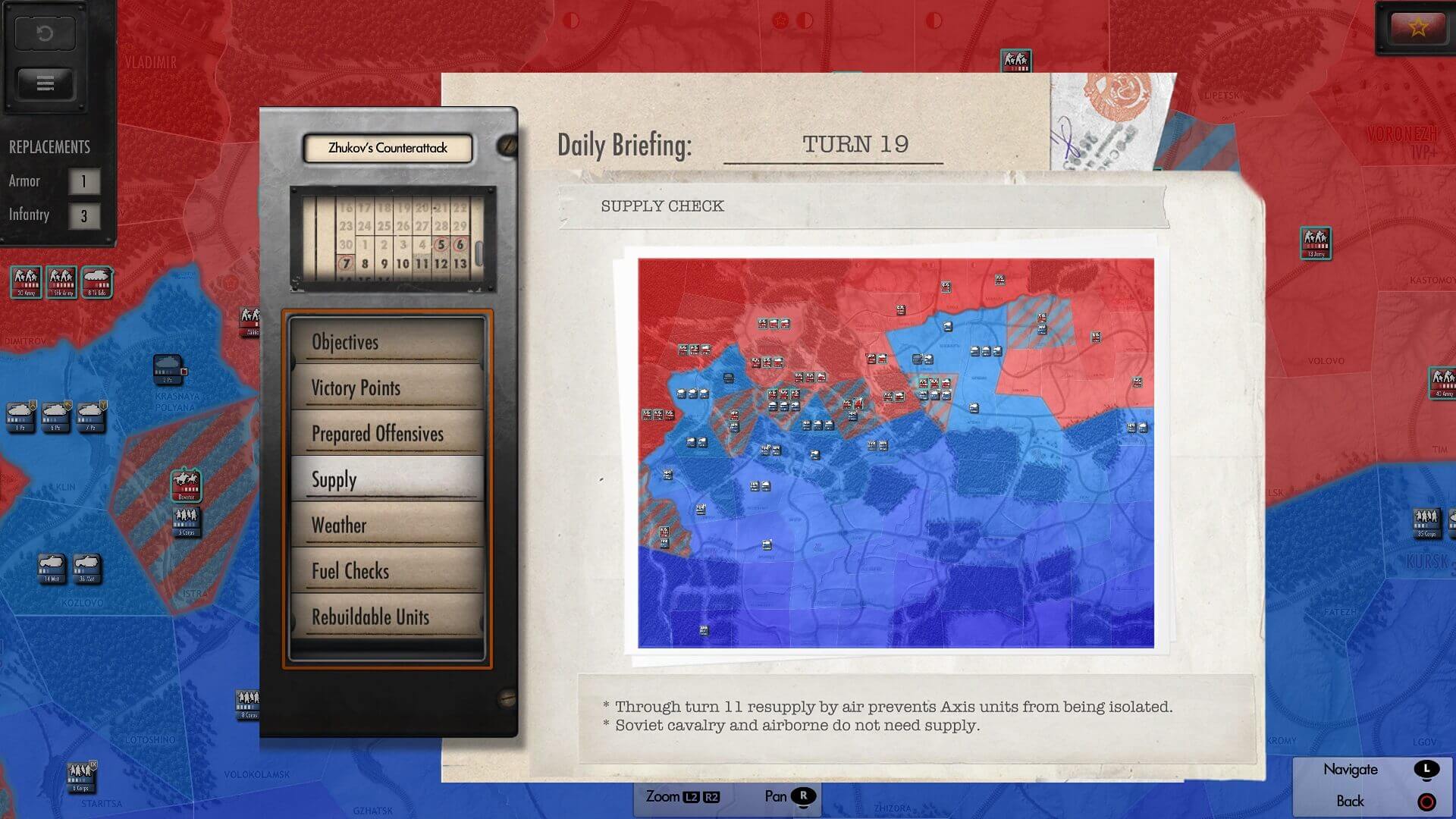View the Rebuildable Units section
Image resolution: width=1456 pixels, height=819 pixels.
coord(387,617)
